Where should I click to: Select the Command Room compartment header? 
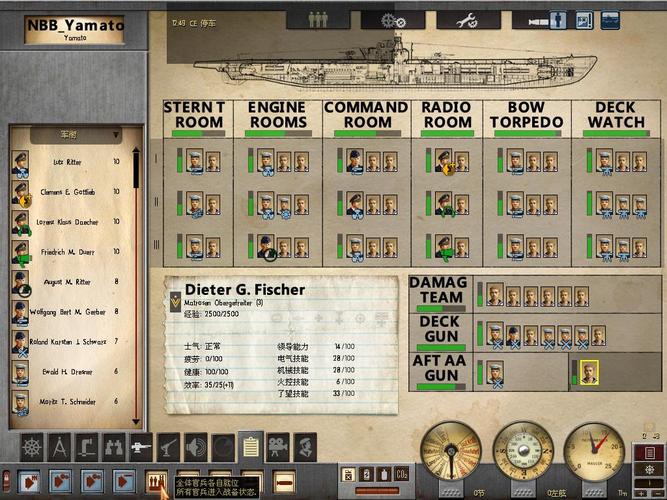[365, 115]
